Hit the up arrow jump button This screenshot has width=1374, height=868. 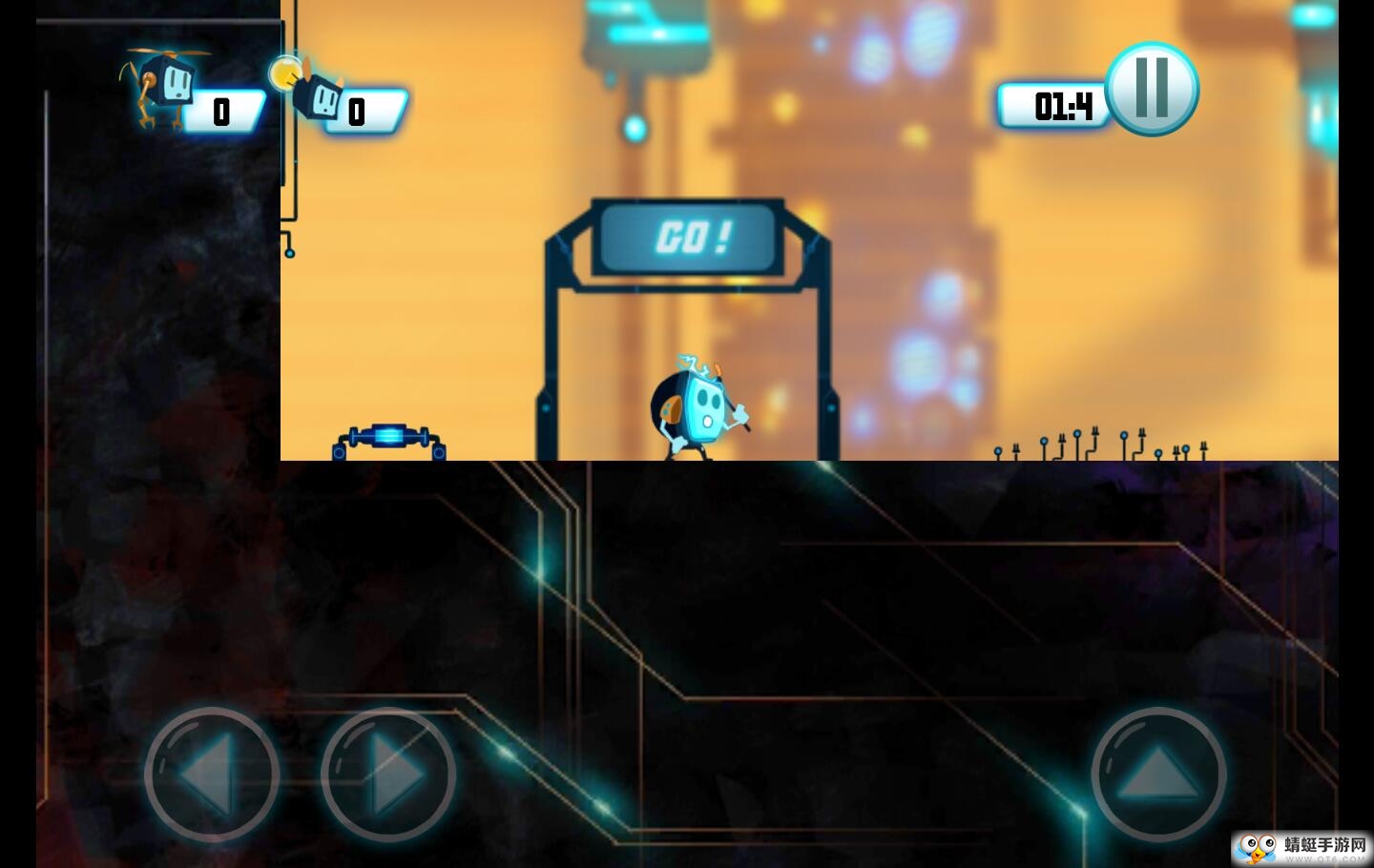coord(1157,774)
